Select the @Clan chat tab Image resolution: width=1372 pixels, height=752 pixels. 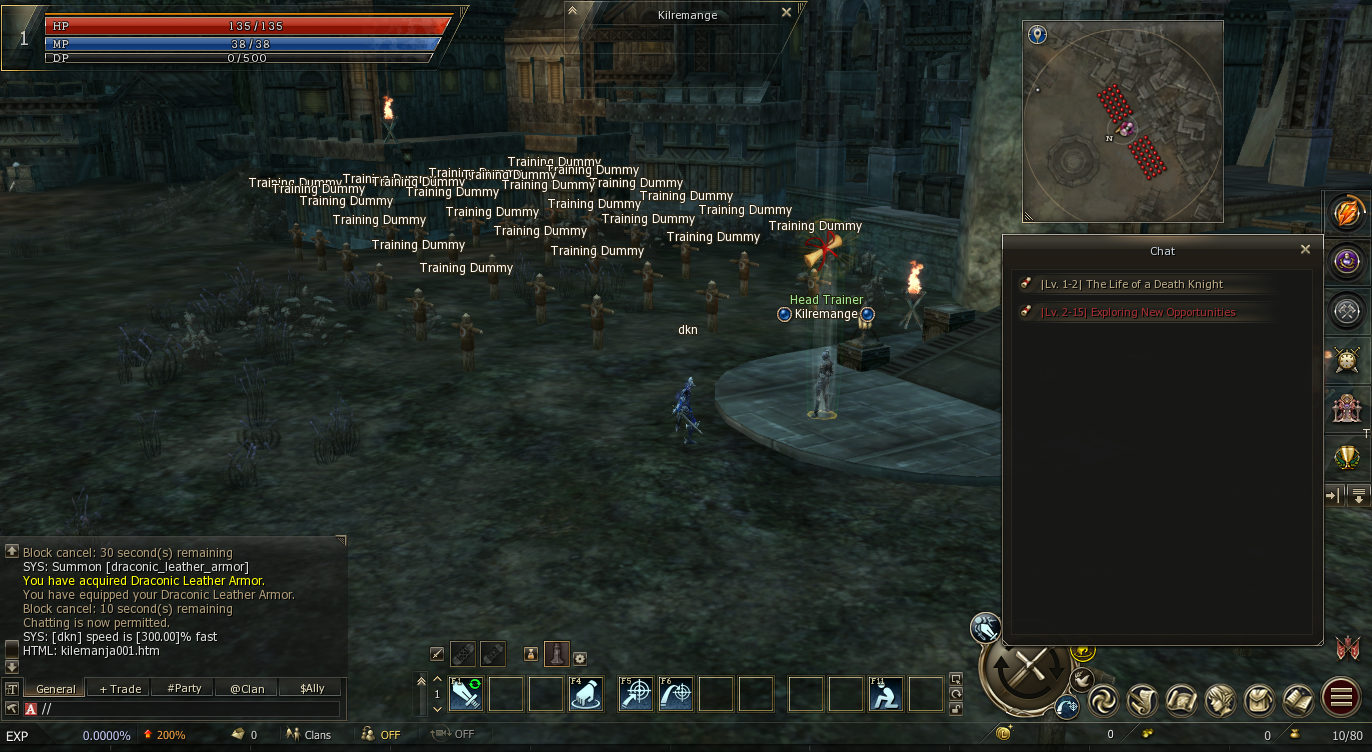pos(247,688)
